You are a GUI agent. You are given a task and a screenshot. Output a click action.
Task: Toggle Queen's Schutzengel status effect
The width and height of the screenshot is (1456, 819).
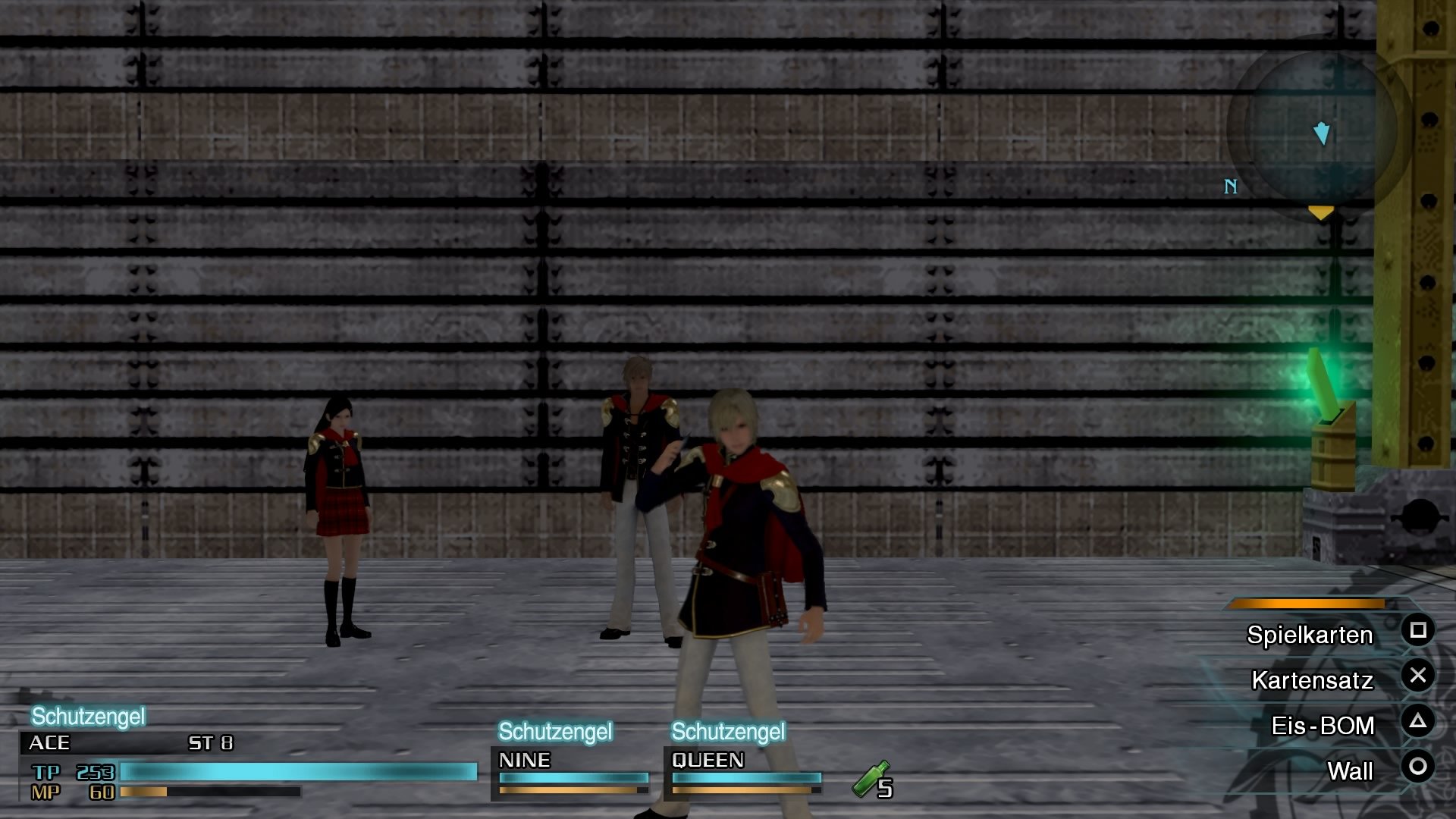pos(728,733)
